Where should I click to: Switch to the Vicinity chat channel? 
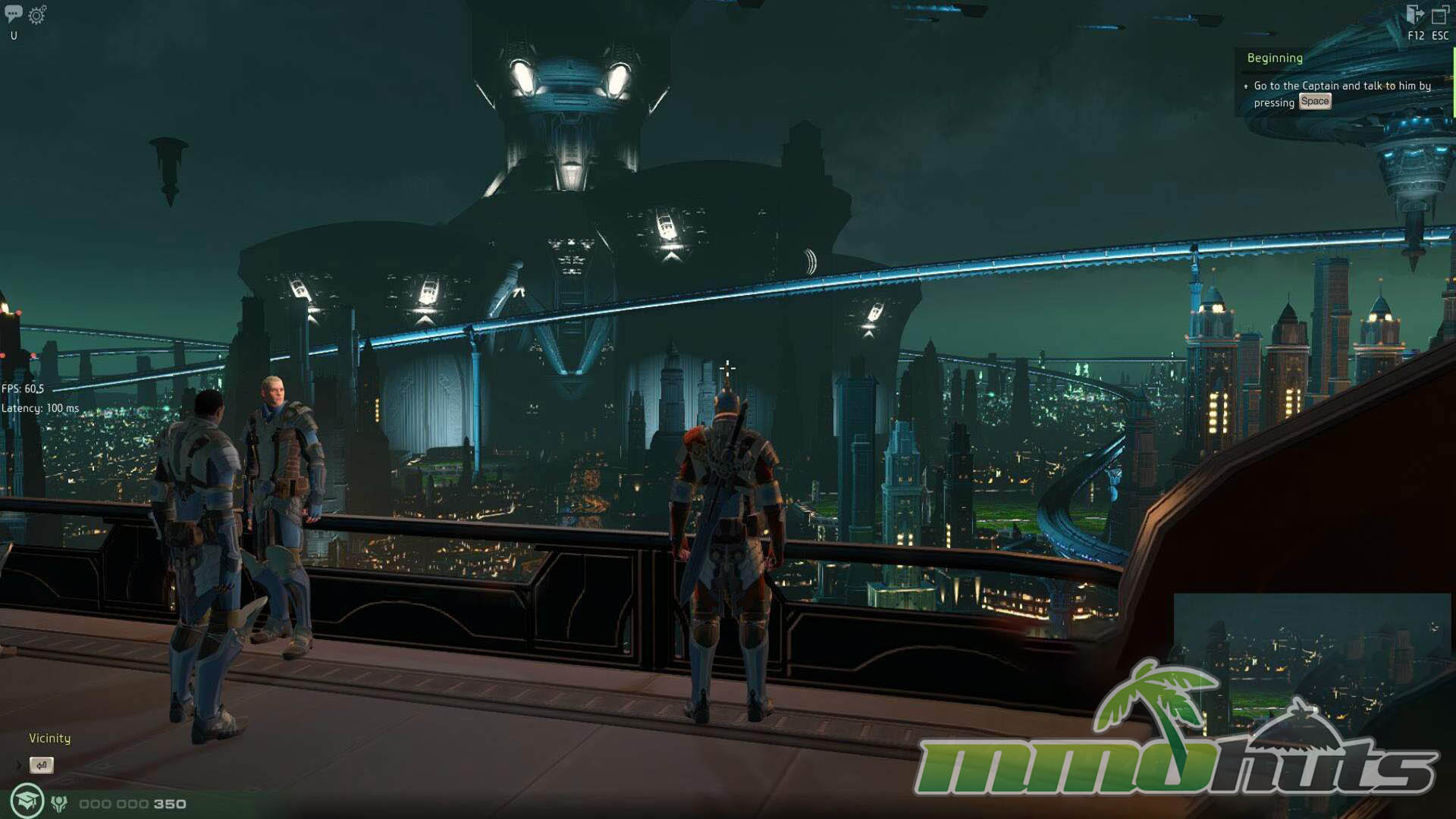pos(49,738)
